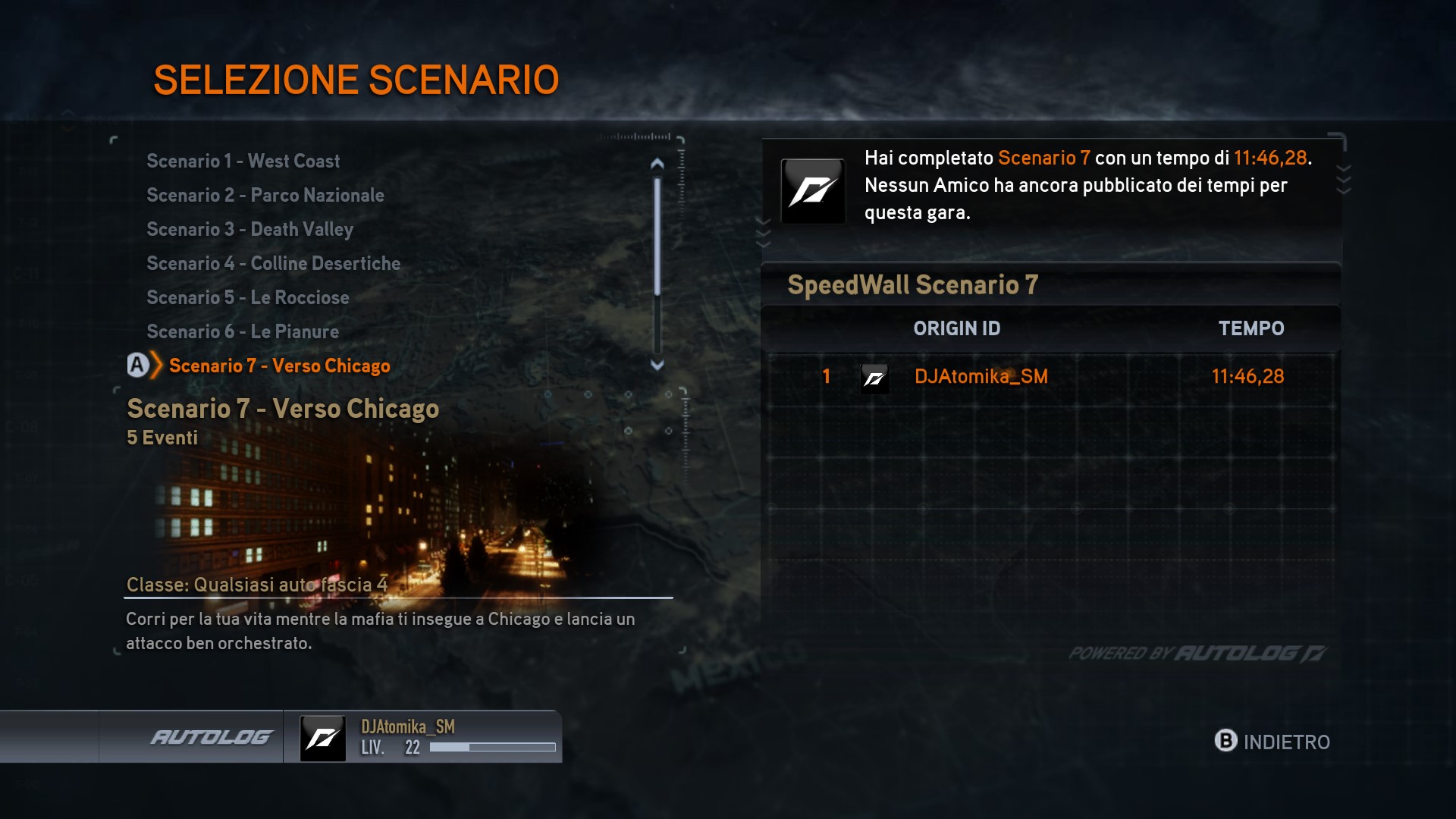Select Scenario 1 - West Coast
Image resolution: width=1456 pixels, height=819 pixels.
coord(243,161)
